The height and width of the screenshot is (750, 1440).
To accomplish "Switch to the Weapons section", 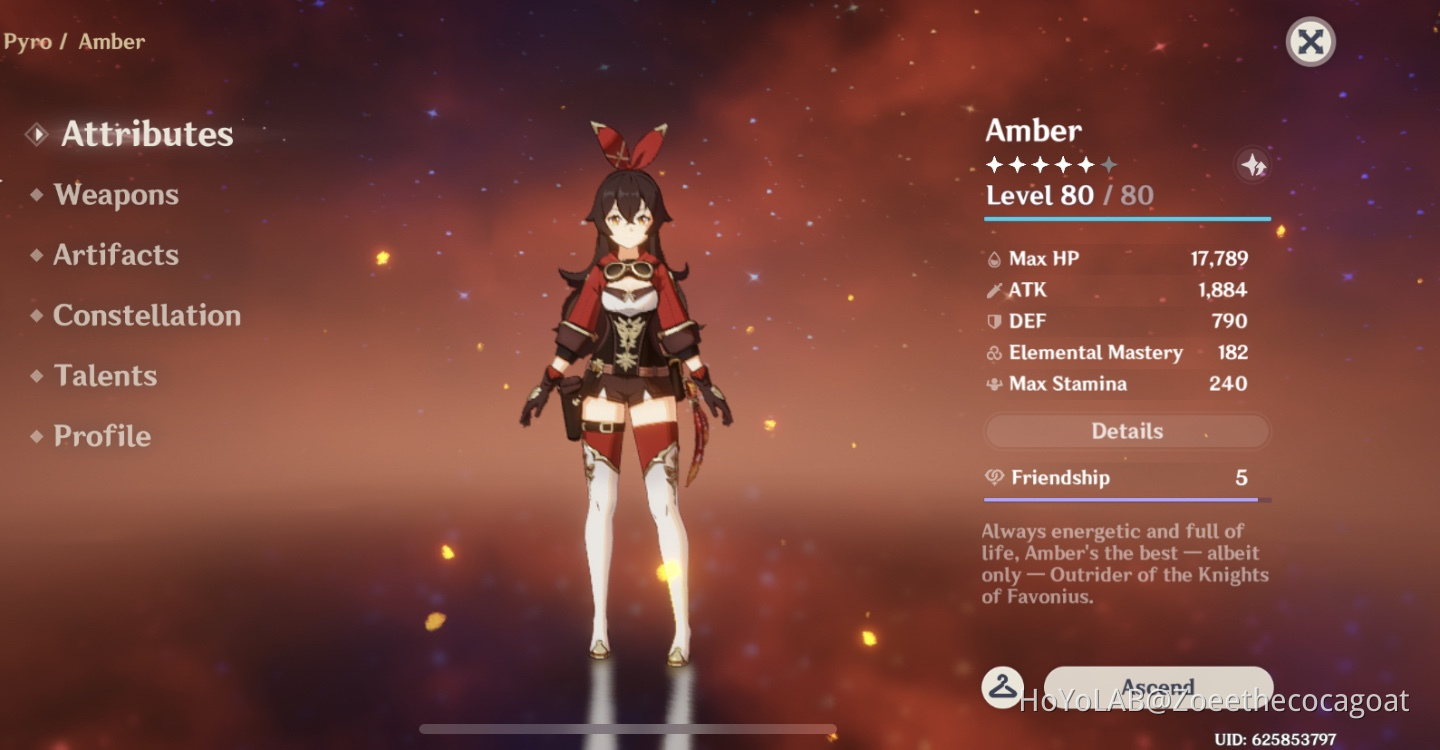I will (x=116, y=194).
